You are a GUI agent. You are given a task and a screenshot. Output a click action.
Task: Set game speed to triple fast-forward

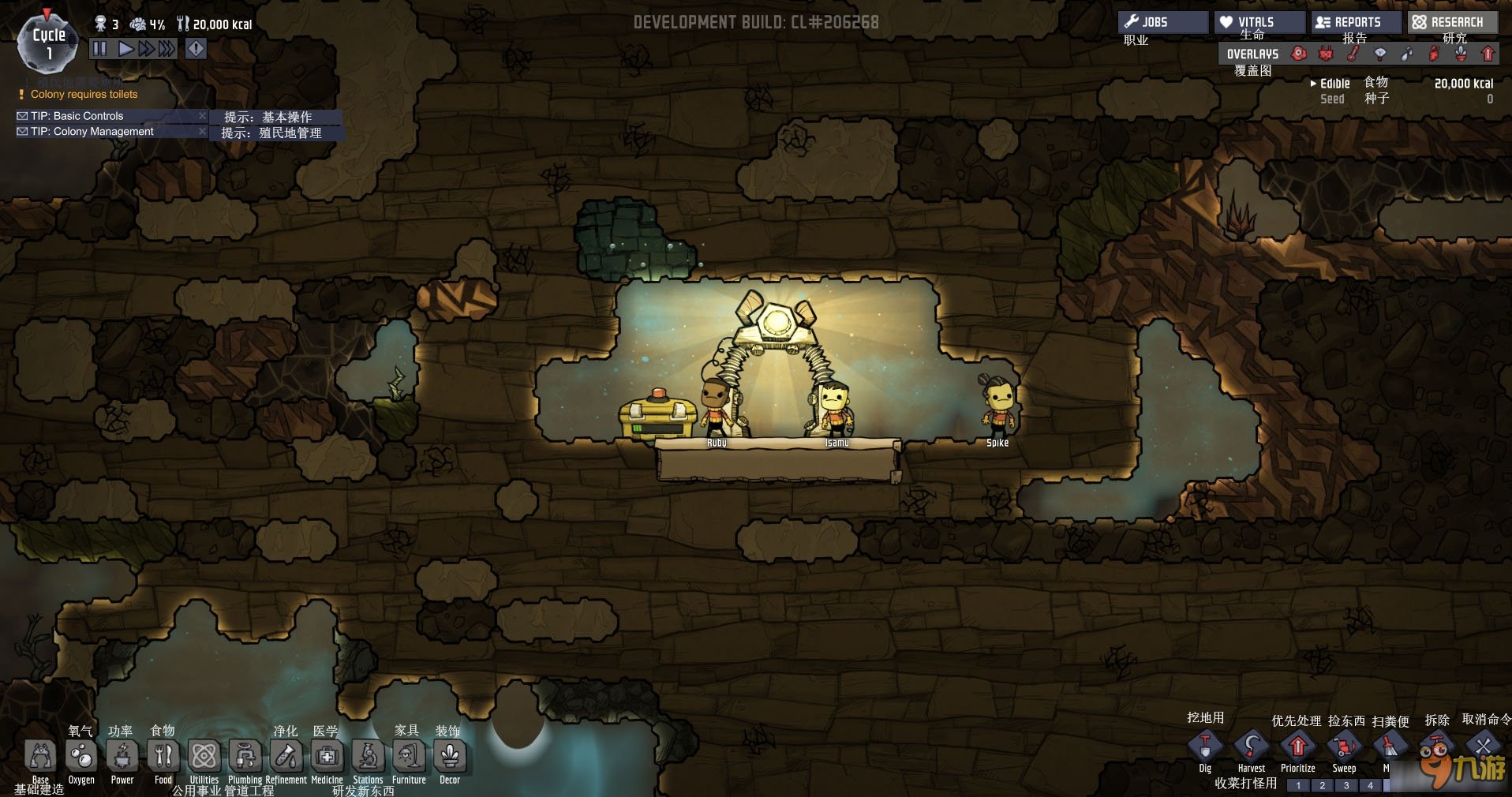point(166,49)
